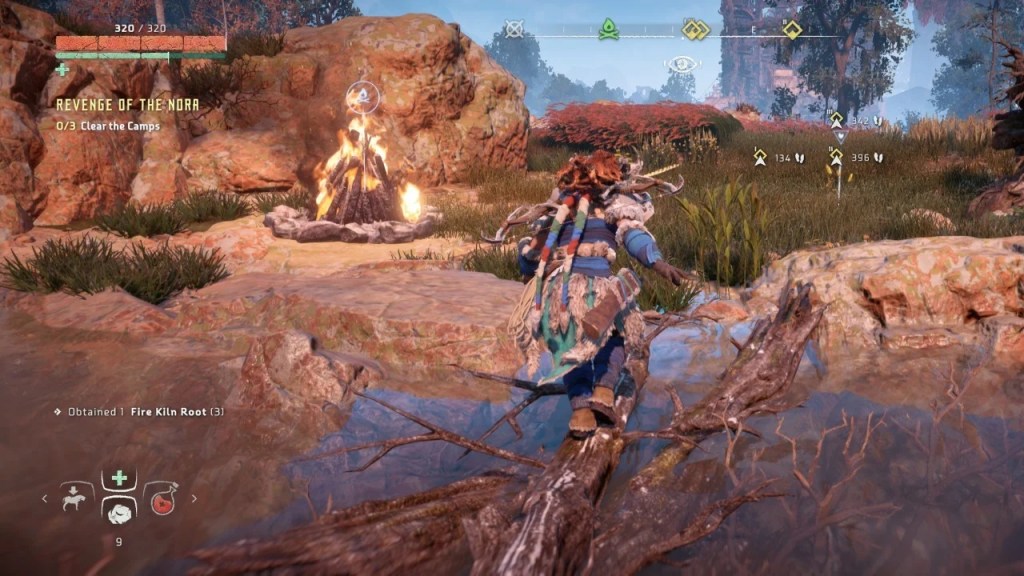The image size is (1024, 576).
Task: Select the quest waypoint showing 396 steps
Action: (836, 156)
